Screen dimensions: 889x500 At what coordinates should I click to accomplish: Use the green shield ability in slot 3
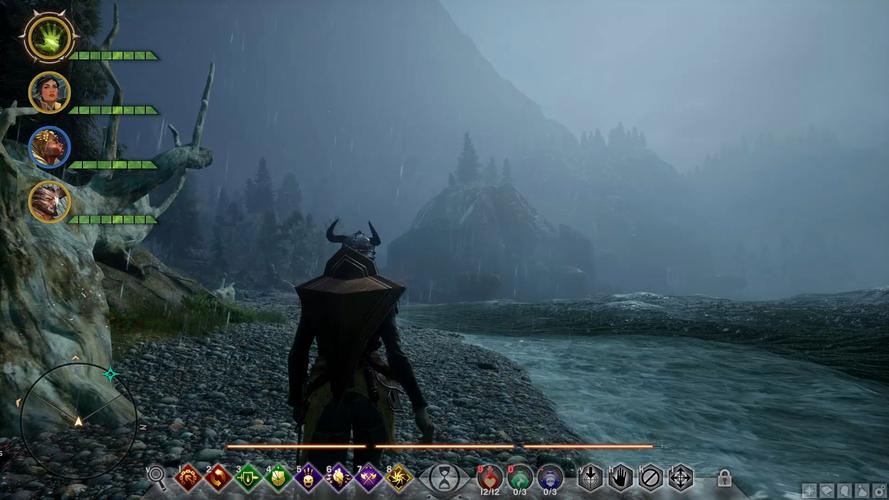(249, 477)
